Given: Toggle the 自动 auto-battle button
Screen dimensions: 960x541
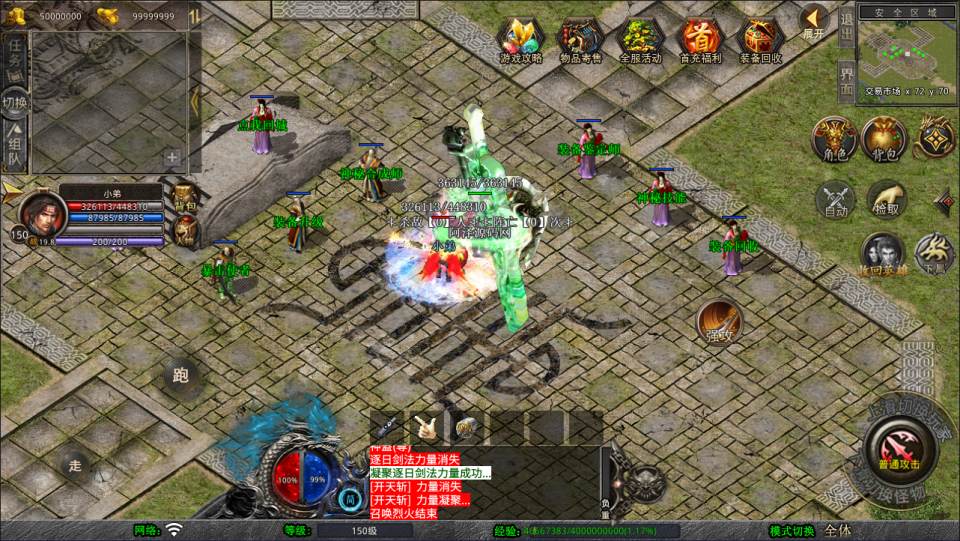Looking at the screenshot, I should (836, 199).
